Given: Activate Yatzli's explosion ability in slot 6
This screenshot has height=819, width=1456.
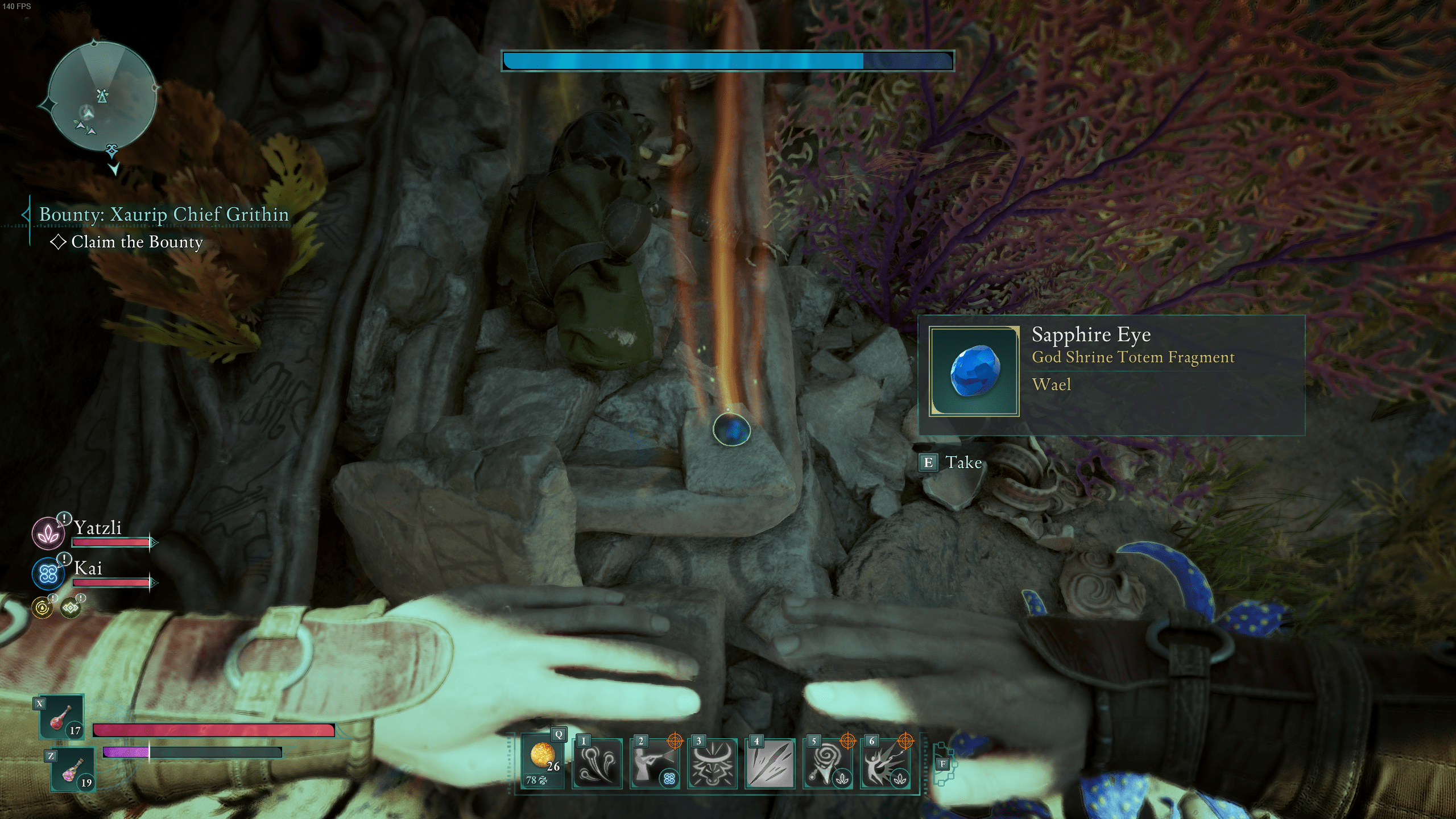Looking at the screenshot, I should (x=885, y=764).
